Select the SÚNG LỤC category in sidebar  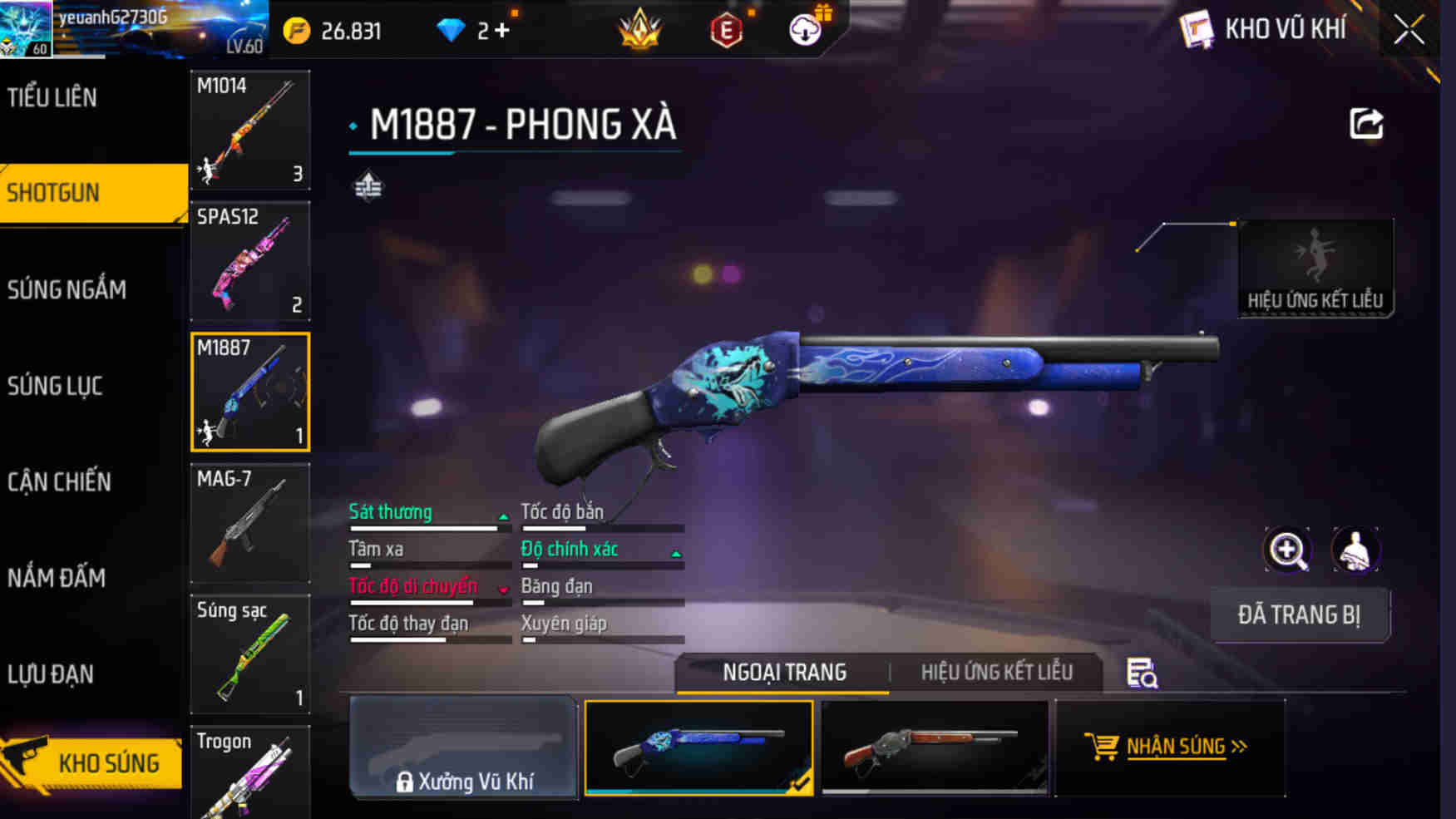tap(55, 385)
